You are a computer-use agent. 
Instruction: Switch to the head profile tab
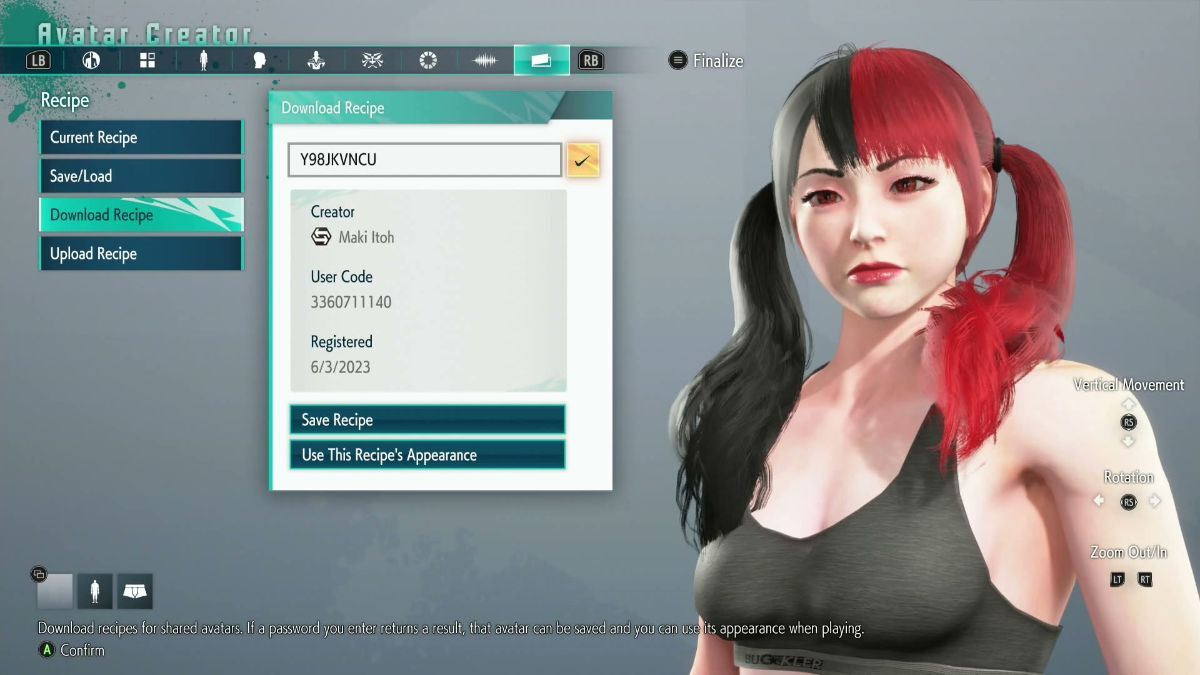point(259,61)
